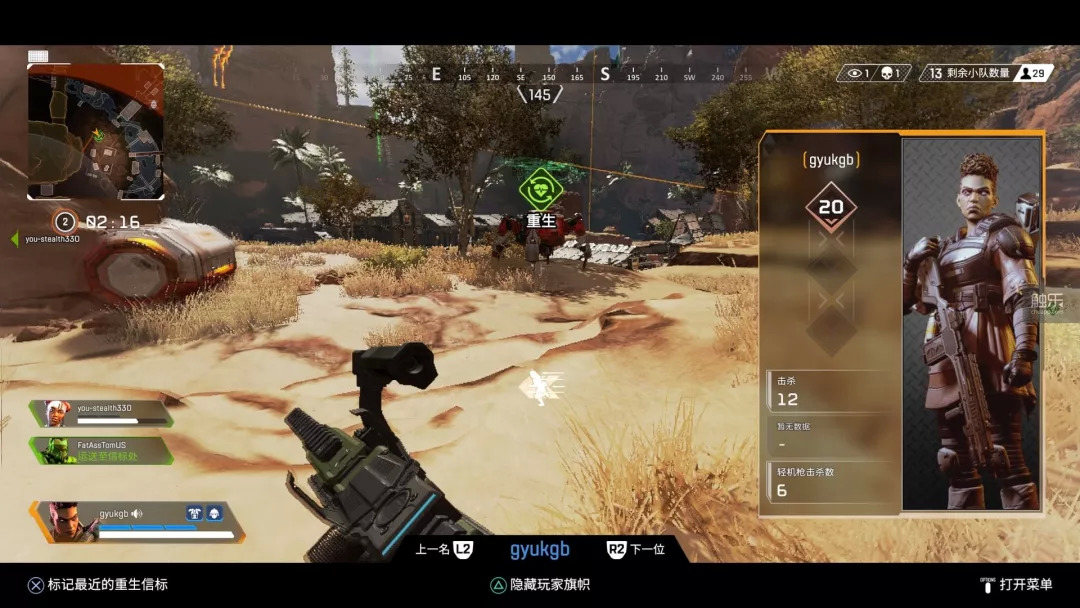The height and width of the screenshot is (608, 1080).
Task: Select squadmate FatAssTomUS in the squad list
Action: click(102, 450)
